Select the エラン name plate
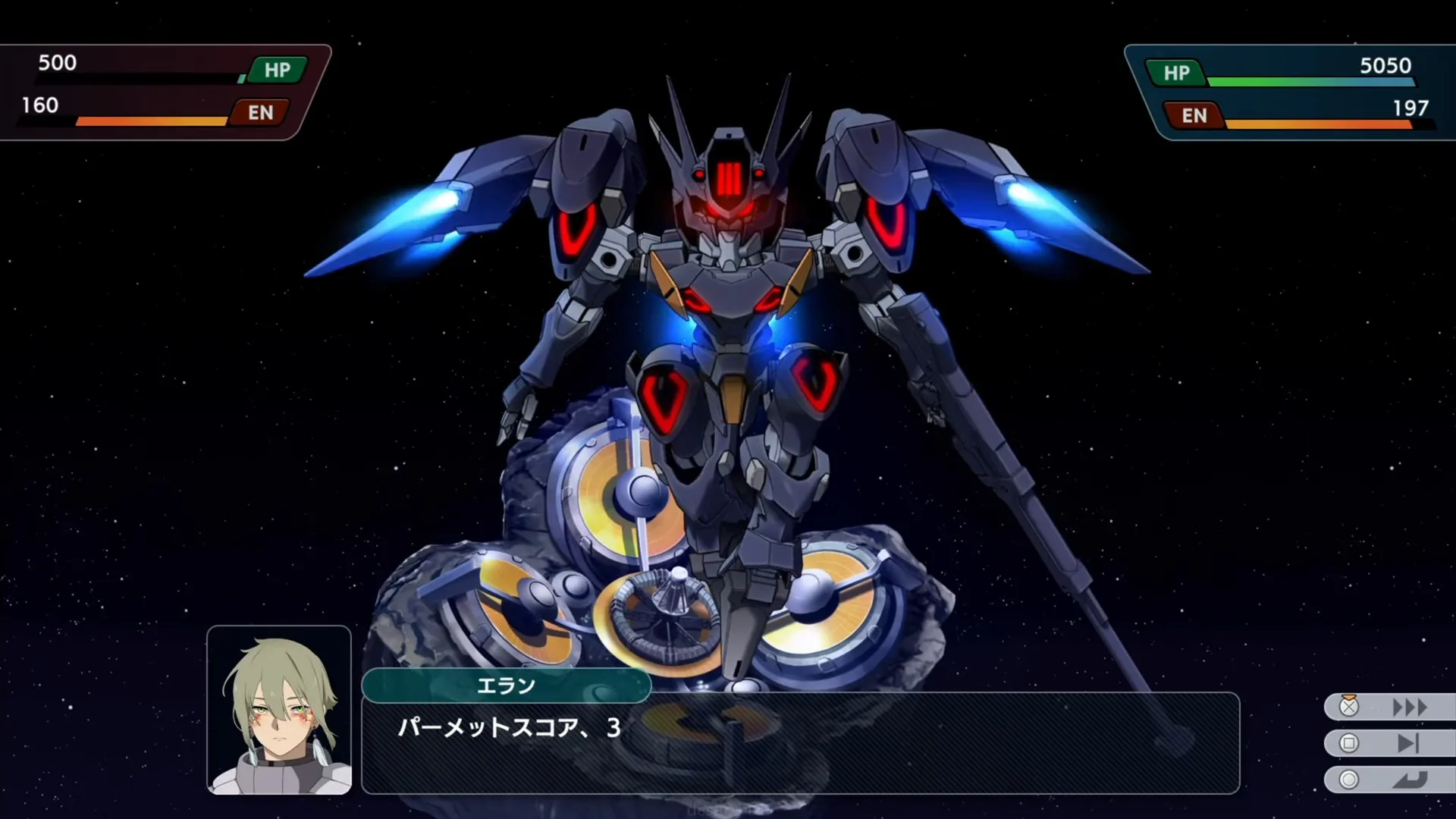This screenshot has height=819, width=1456. coord(507,686)
